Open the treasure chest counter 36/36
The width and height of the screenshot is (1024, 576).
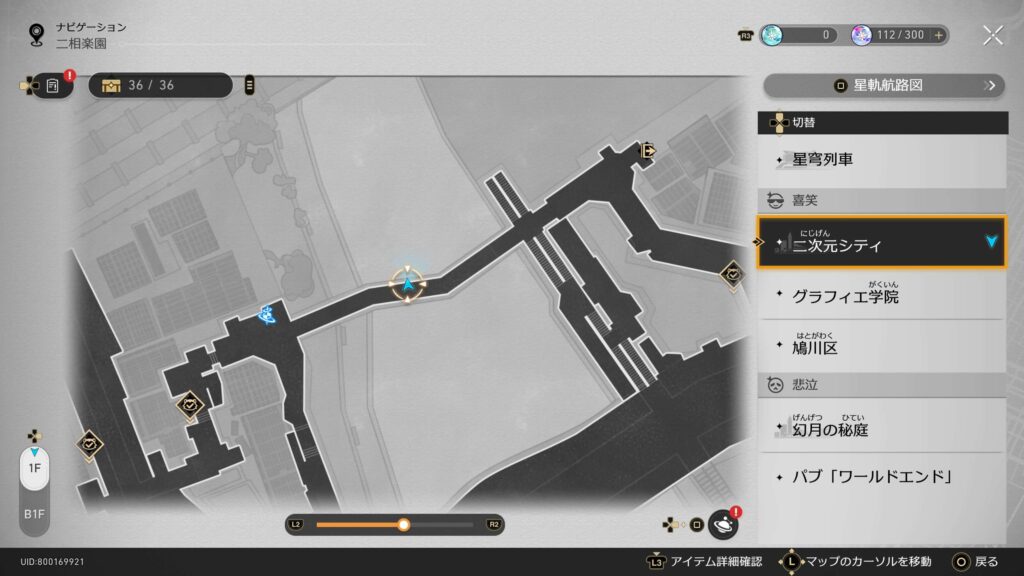[160, 85]
